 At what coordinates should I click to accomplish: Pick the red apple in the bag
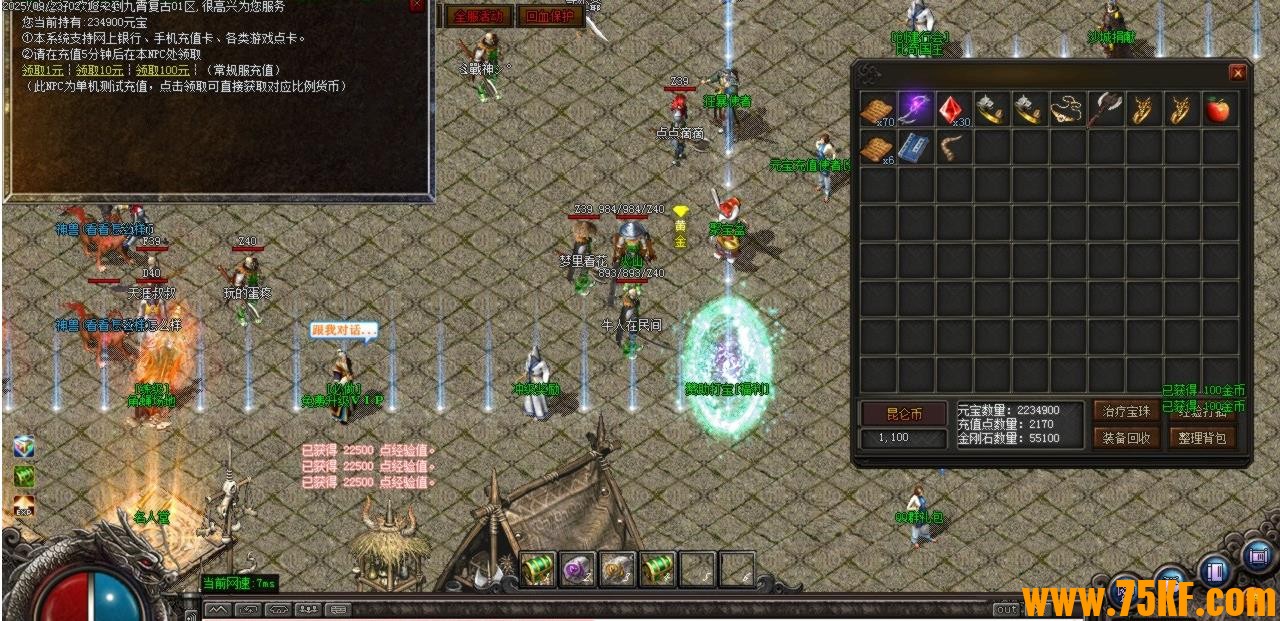coord(1217,109)
